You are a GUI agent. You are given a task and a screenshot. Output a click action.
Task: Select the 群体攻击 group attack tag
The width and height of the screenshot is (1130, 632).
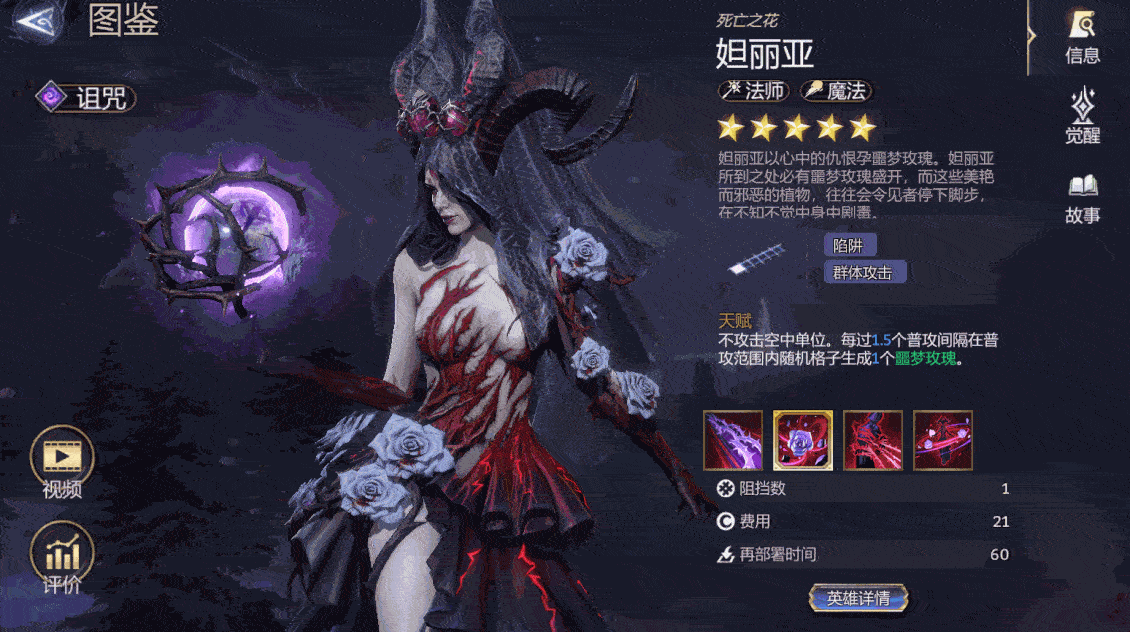point(864,272)
